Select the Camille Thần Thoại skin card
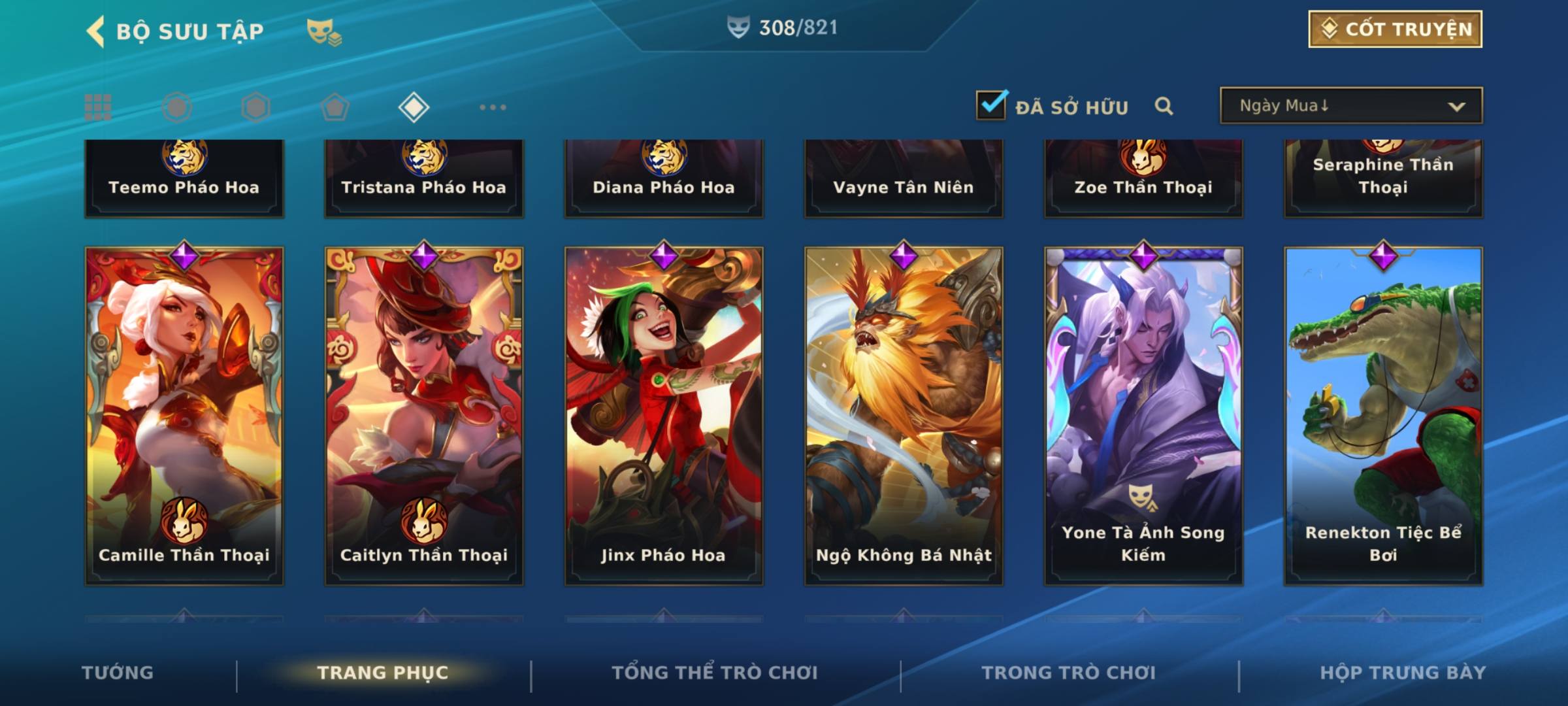This screenshot has width=1568, height=706. click(x=184, y=416)
